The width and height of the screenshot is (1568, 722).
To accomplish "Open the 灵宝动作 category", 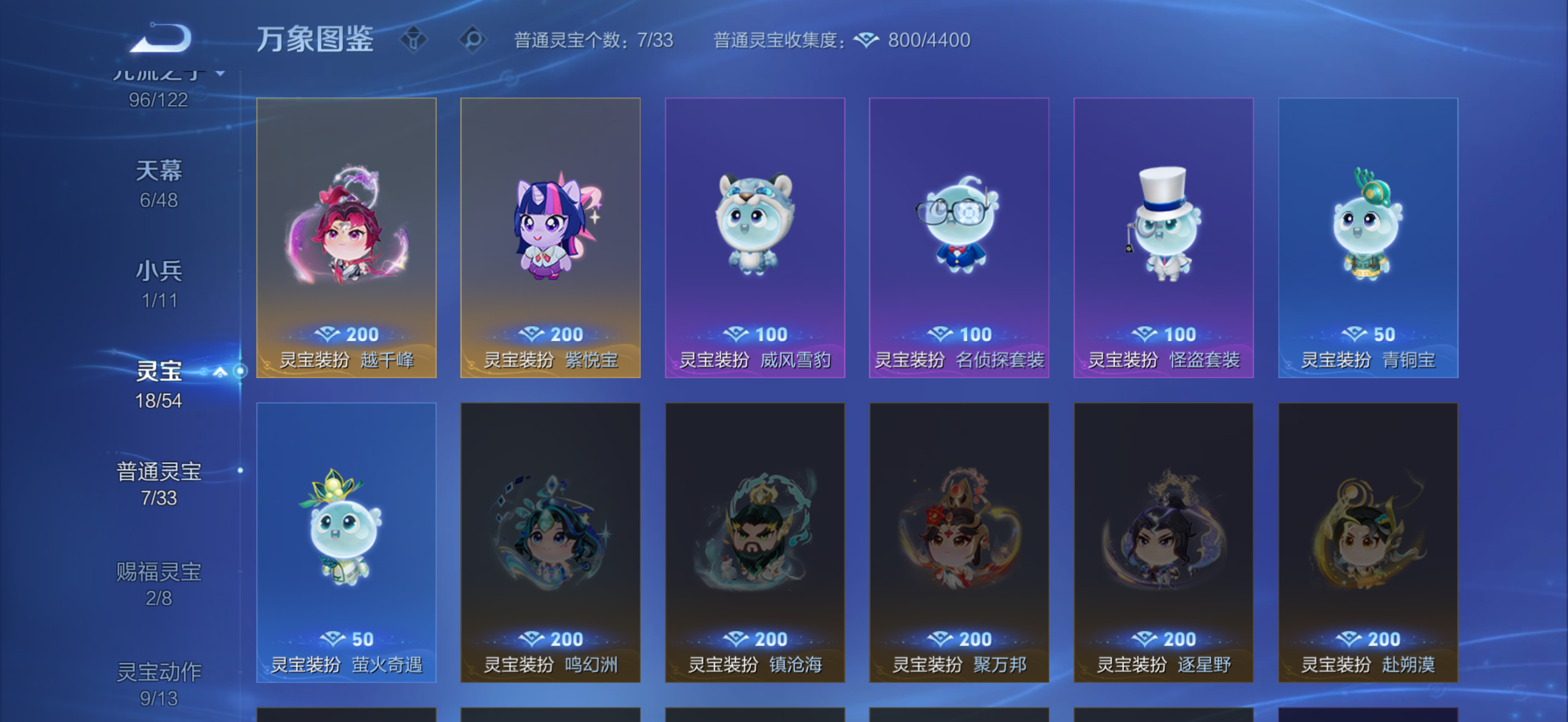I will (160, 670).
